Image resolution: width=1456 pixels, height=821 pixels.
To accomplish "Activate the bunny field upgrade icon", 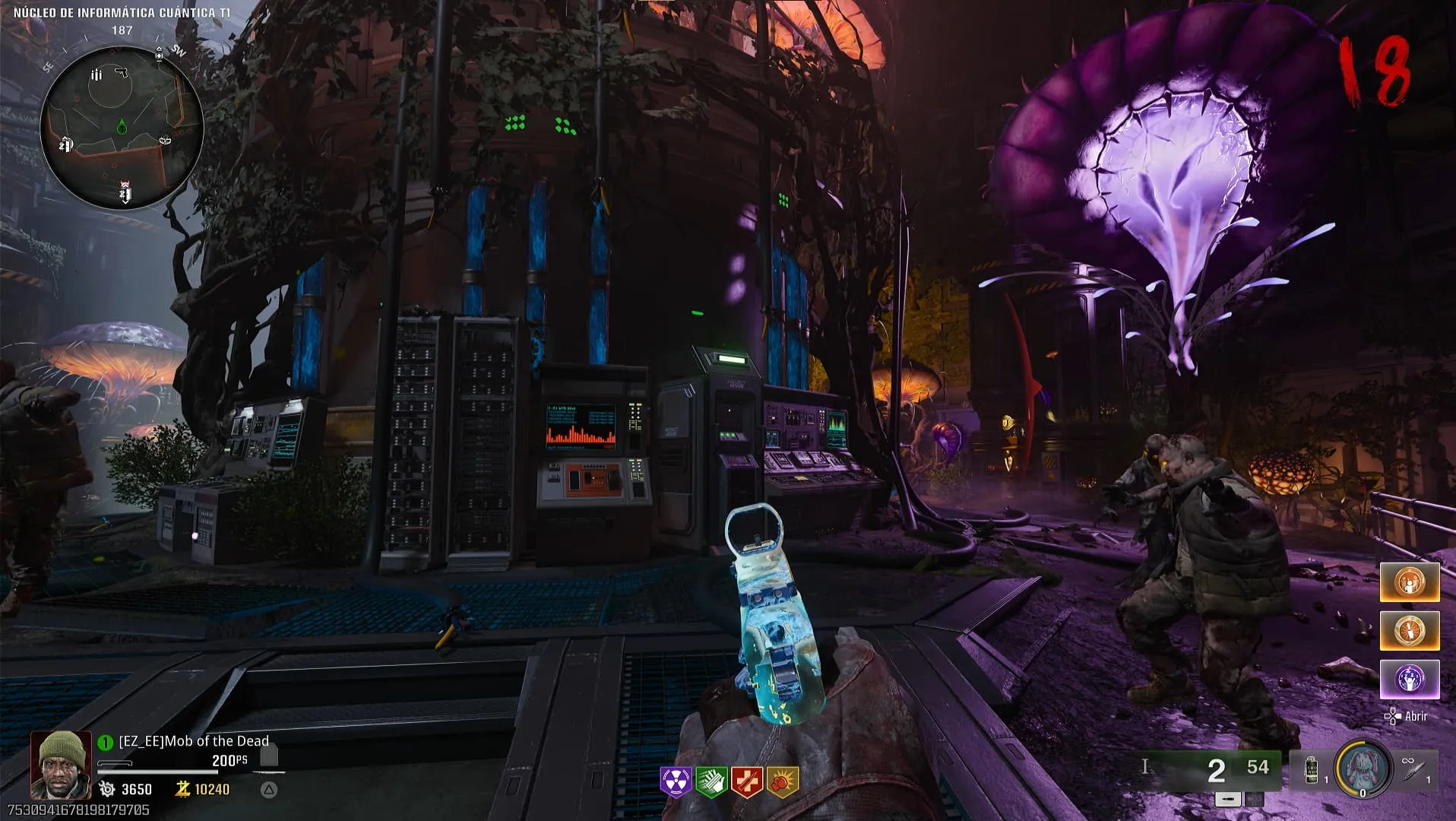I will point(1363,768).
